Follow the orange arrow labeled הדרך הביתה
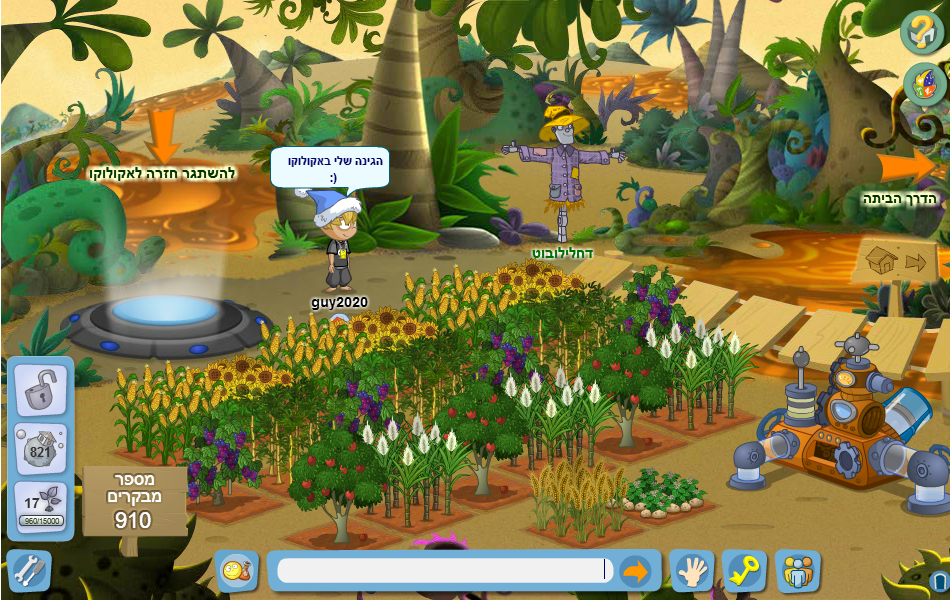 [x=906, y=166]
